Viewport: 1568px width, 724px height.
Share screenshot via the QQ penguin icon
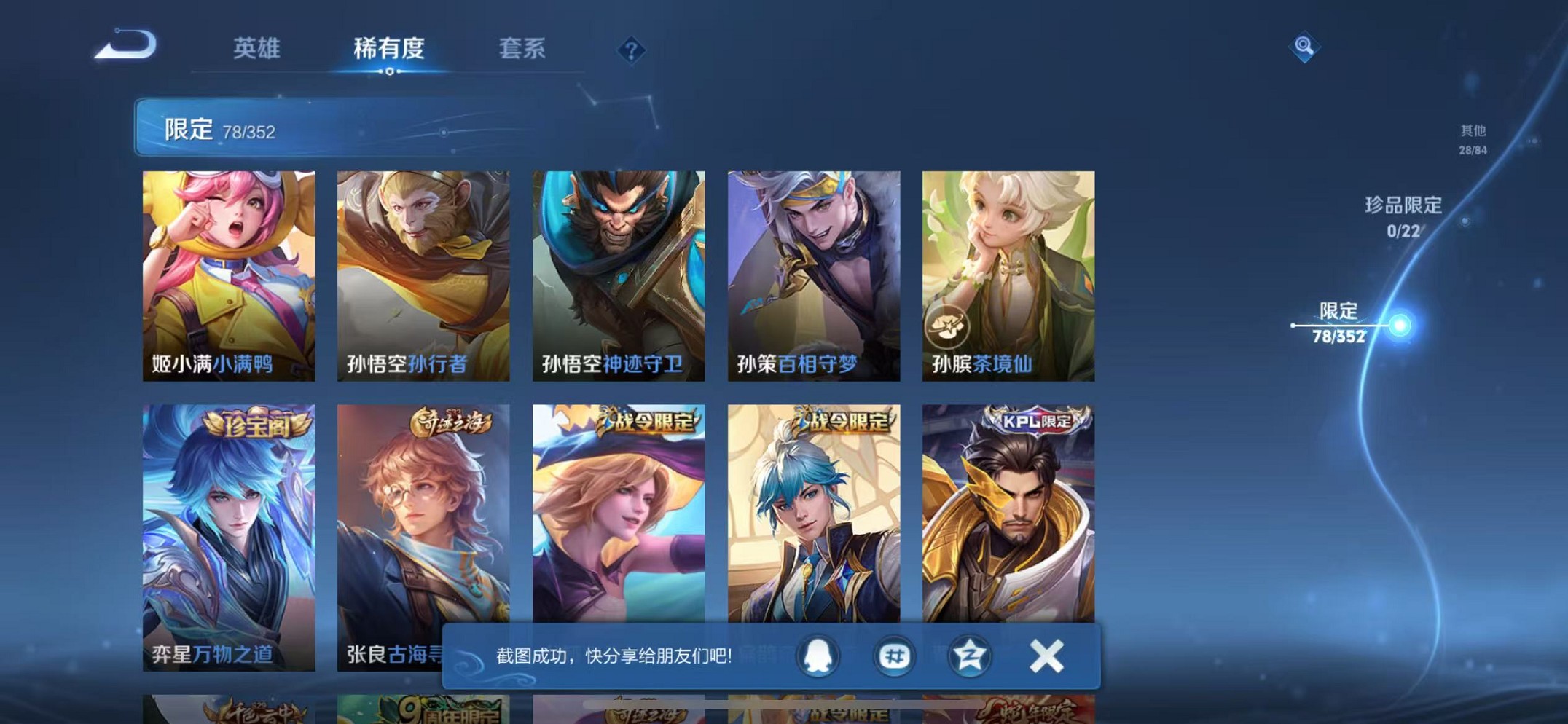pyautogui.click(x=818, y=656)
